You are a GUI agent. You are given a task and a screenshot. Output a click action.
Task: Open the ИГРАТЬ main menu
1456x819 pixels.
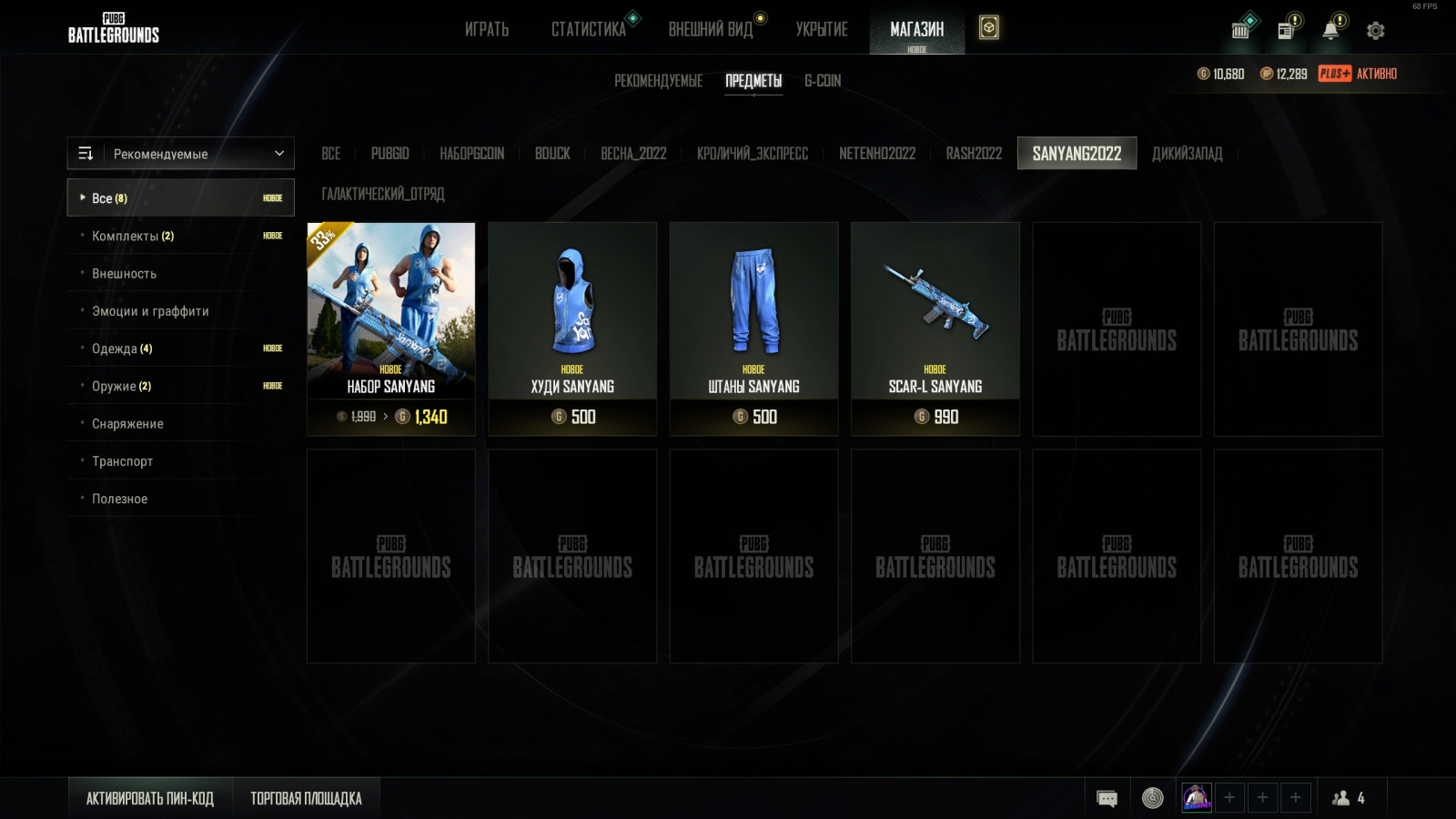(486, 29)
